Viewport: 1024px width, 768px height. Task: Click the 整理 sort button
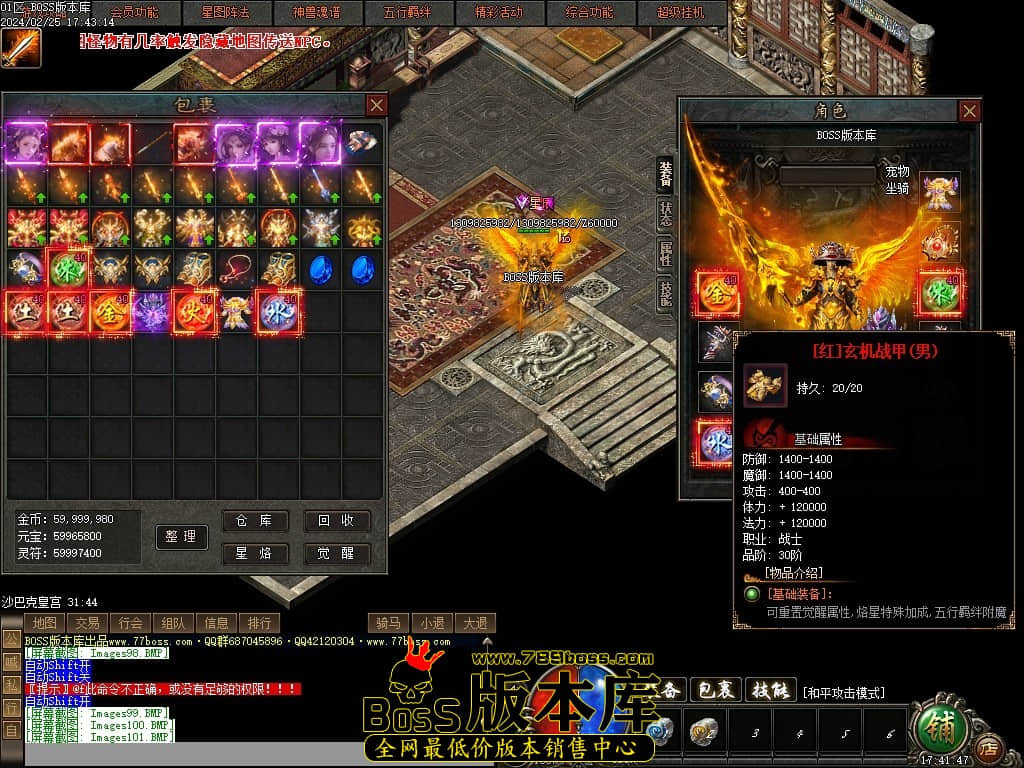pos(181,537)
